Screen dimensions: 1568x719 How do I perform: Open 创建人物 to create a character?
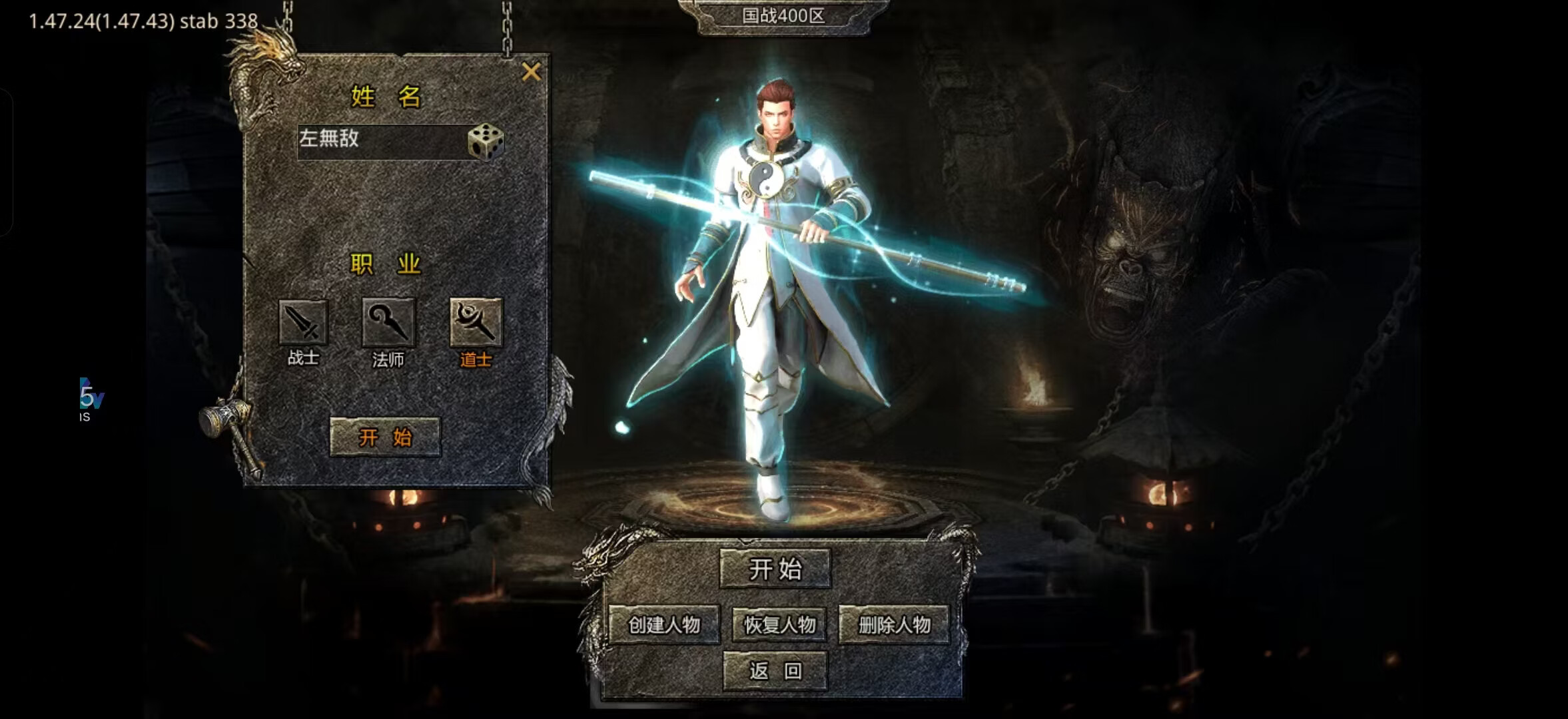664,624
